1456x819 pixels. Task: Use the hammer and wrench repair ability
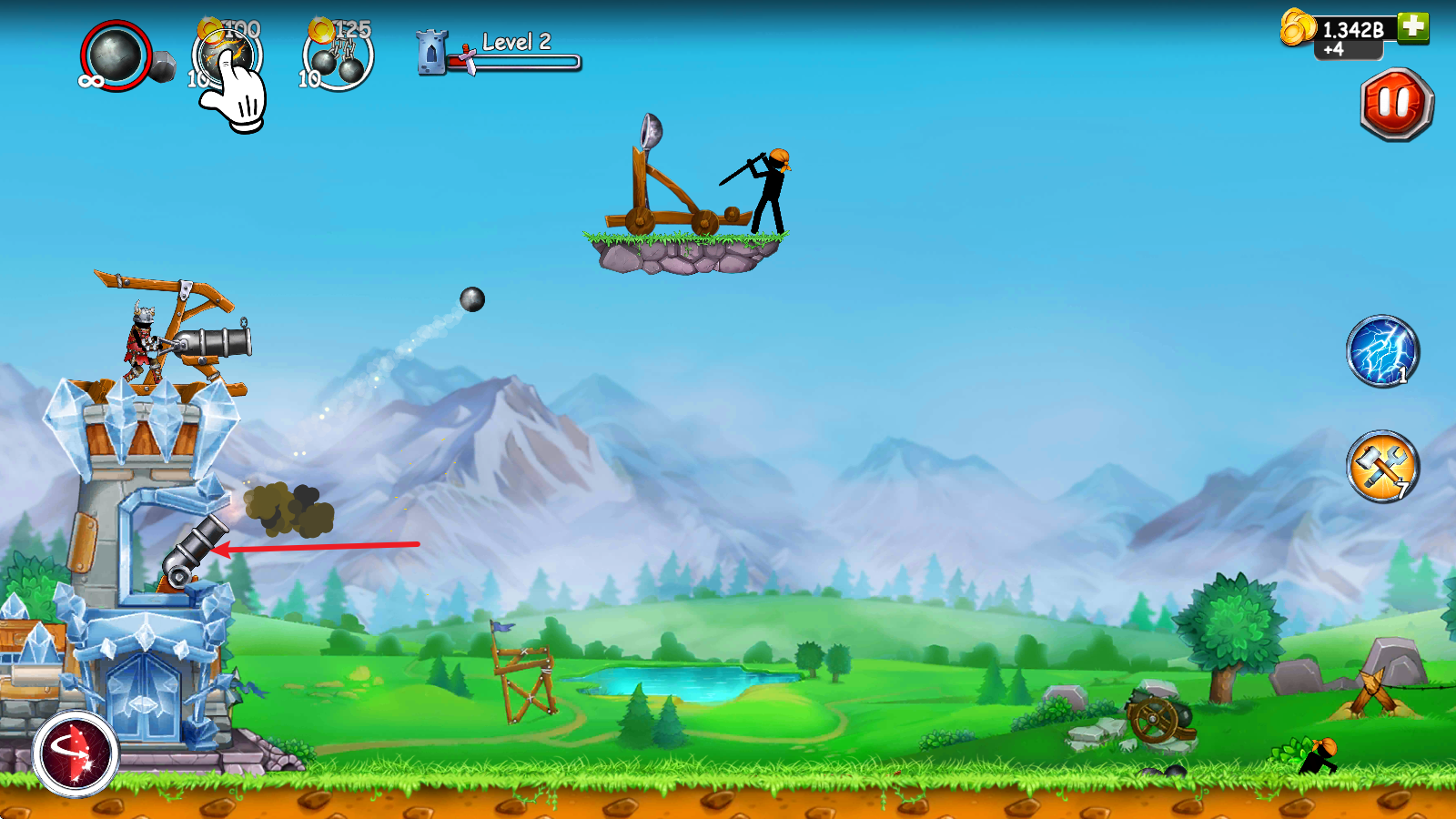(1382, 467)
